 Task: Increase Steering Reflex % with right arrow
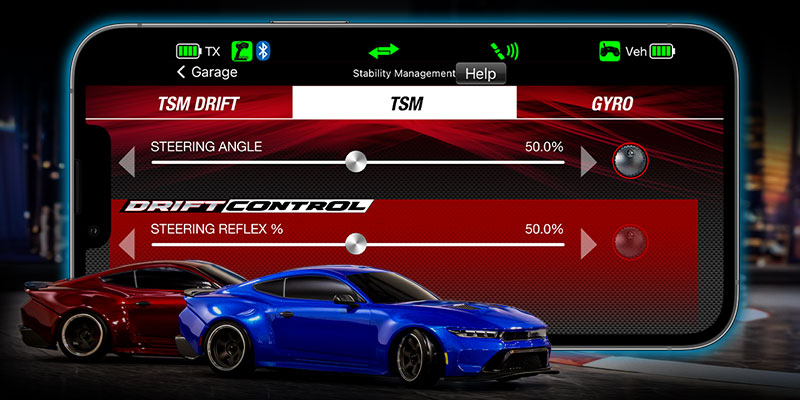click(x=589, y=243)
